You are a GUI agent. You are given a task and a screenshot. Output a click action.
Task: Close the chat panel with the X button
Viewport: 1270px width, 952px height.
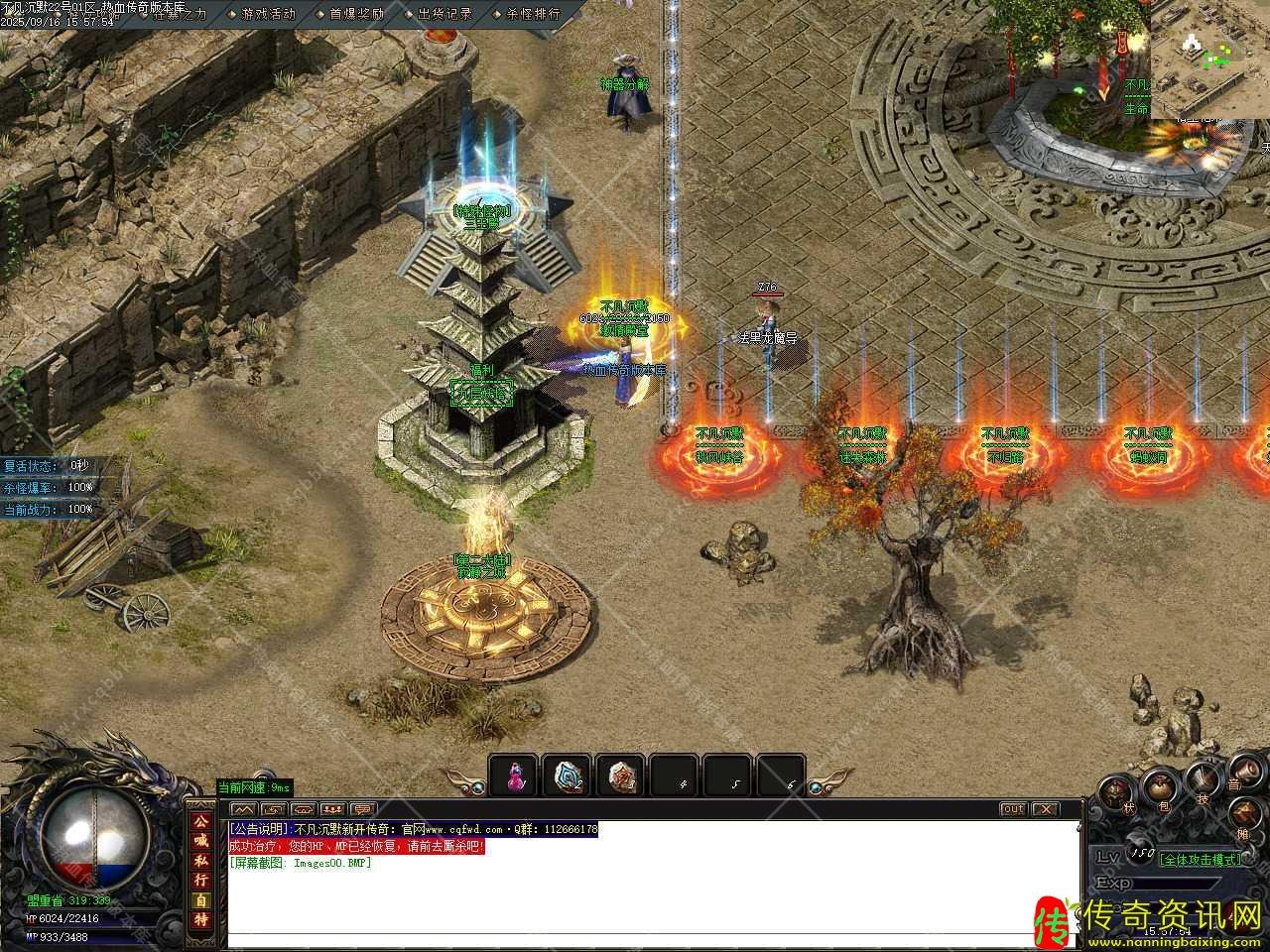(1046, 809)
